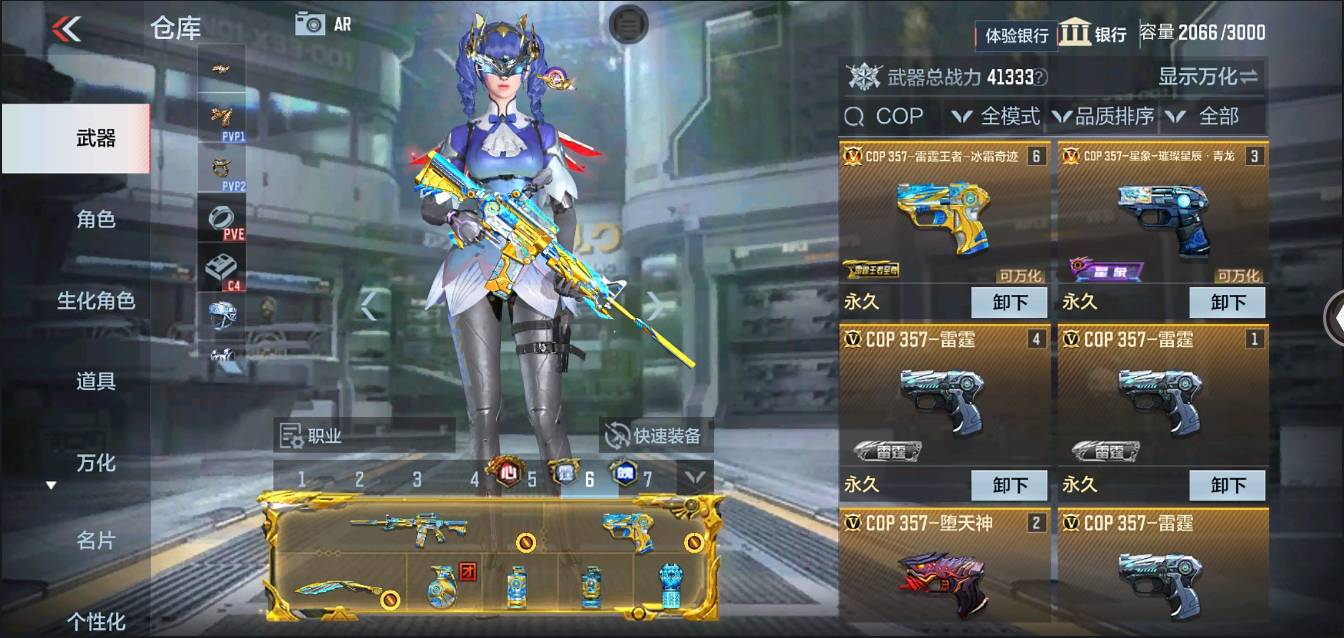Unequip the COP 357 冰霜奇迹 pistol
This screenshot has height=638, width=1344.
tap(1009, 302)
